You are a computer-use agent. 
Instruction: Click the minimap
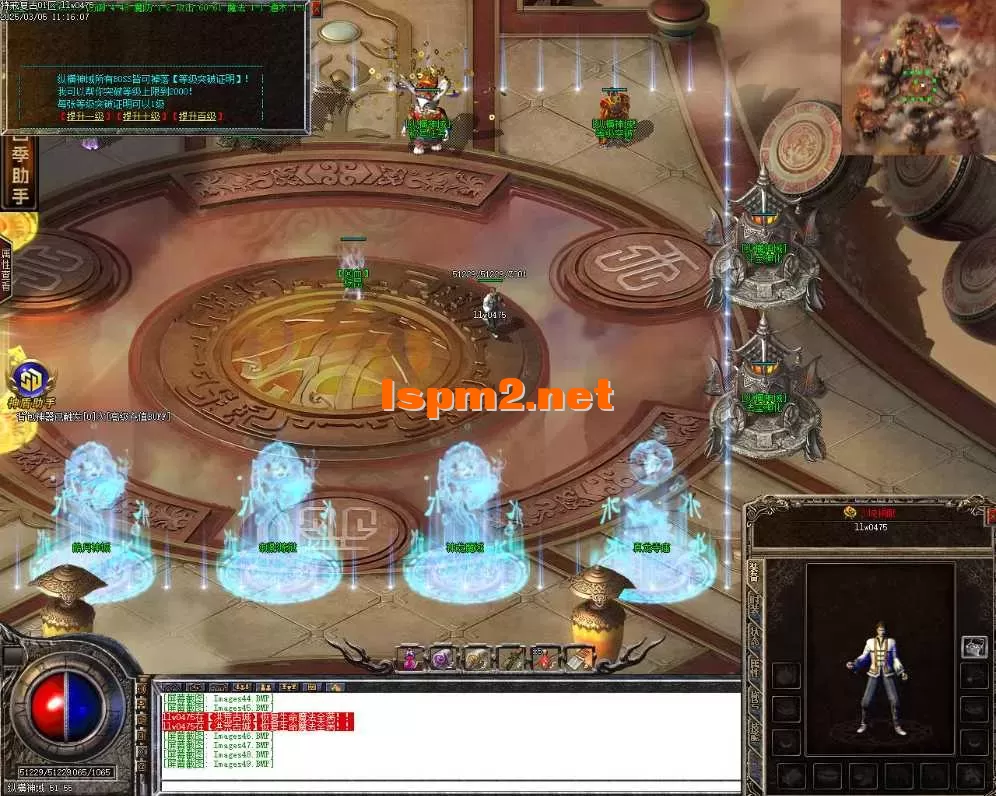(918, 78)
